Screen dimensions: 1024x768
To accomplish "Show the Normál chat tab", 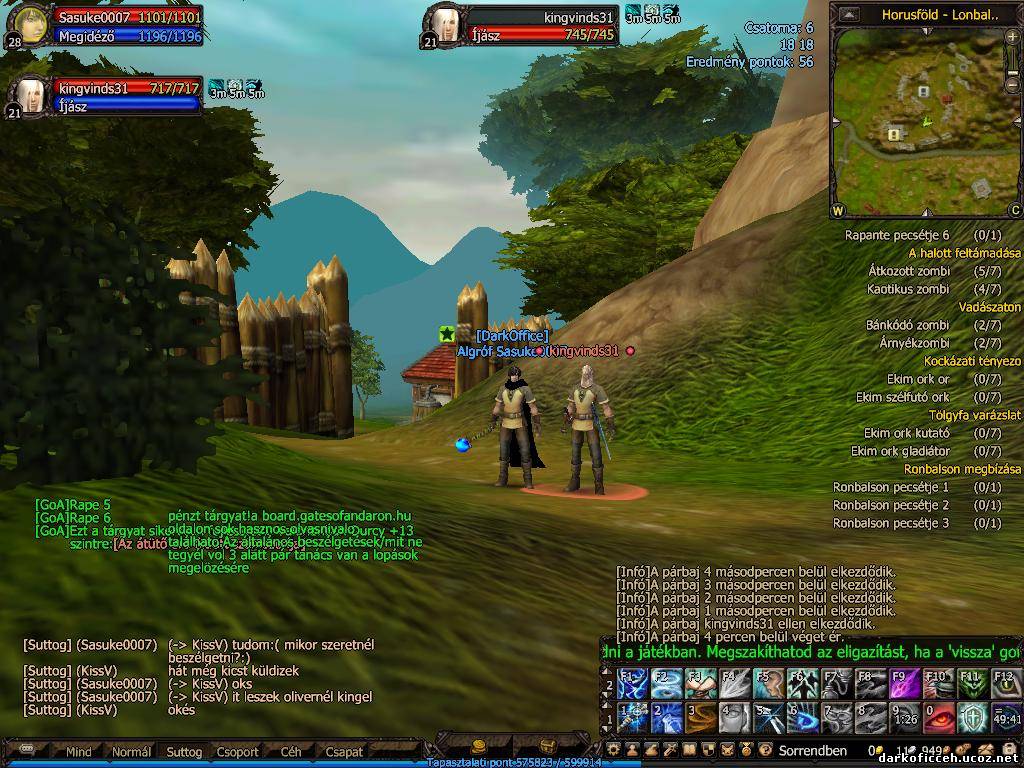I will (132, 752).
